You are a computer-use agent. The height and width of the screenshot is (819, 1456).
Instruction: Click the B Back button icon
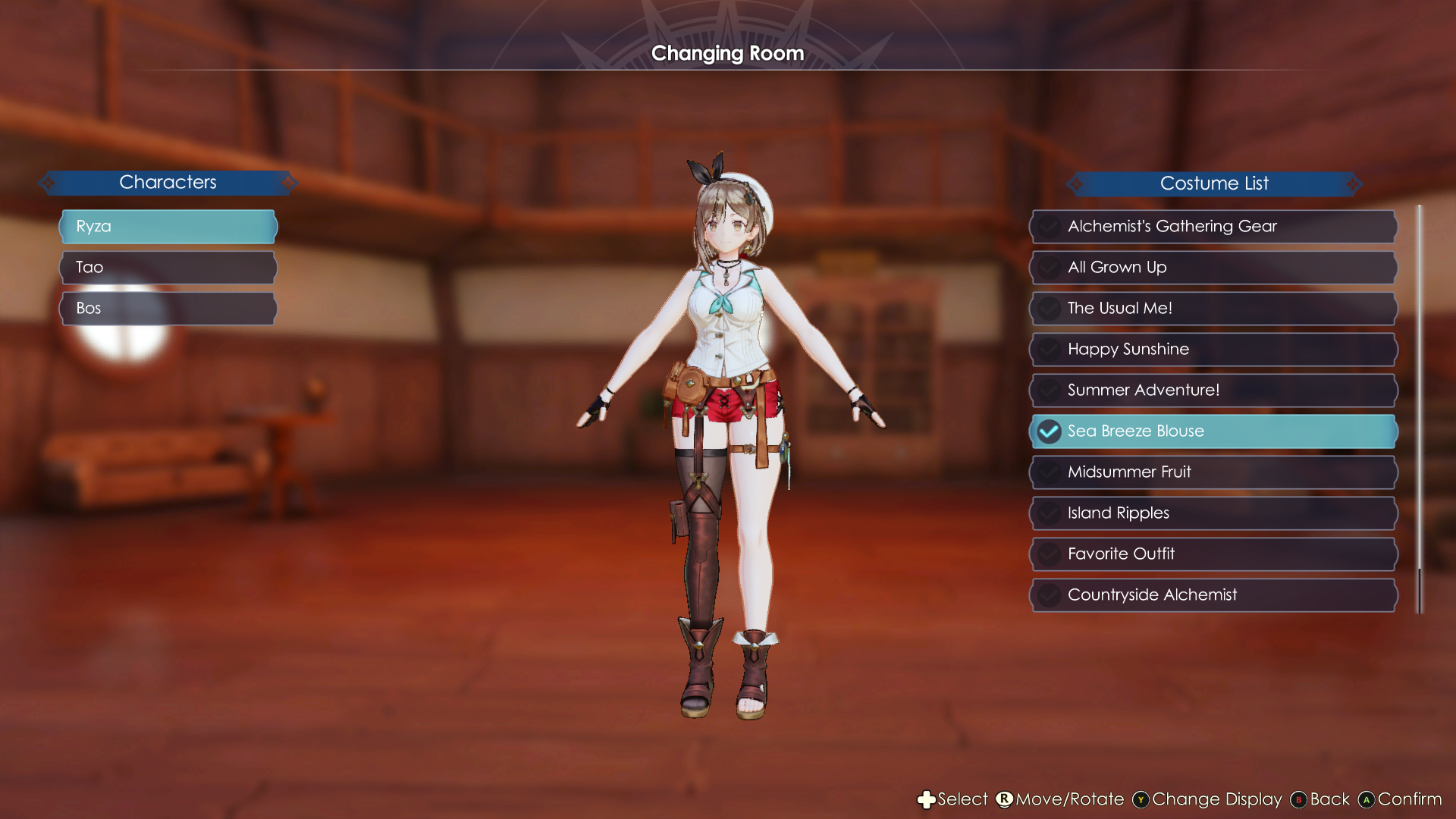(1298, 799)
